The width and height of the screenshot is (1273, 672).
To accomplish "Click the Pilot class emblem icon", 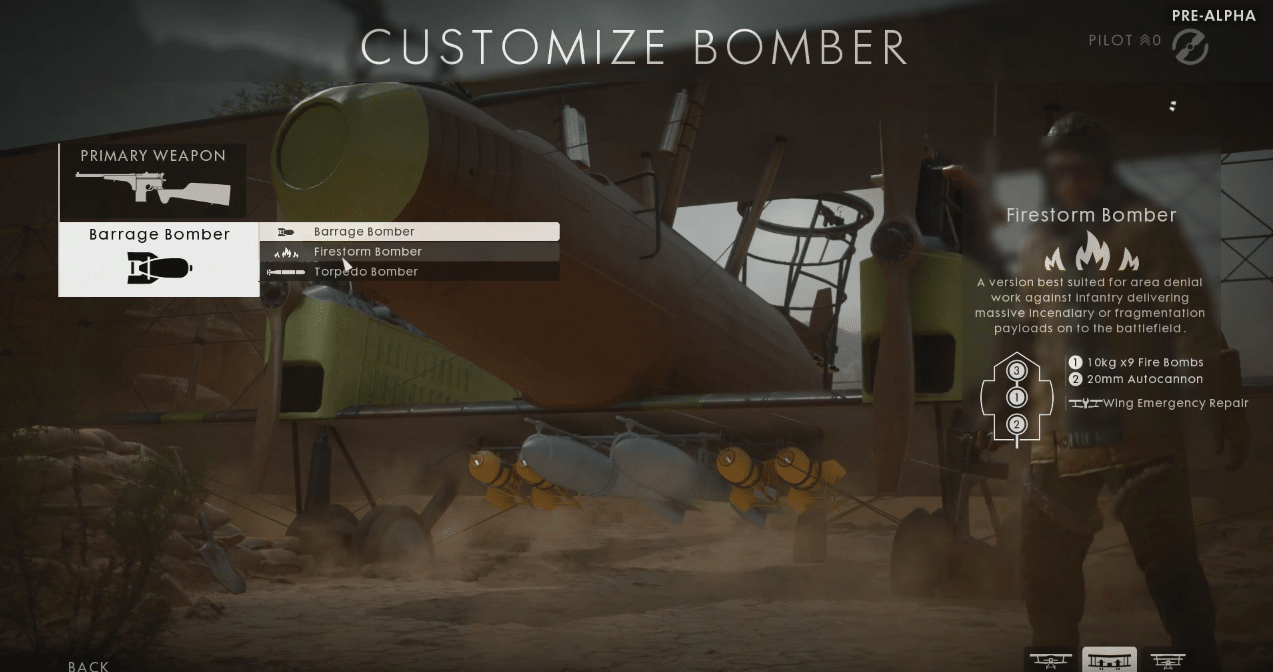I will point(1189,46).
